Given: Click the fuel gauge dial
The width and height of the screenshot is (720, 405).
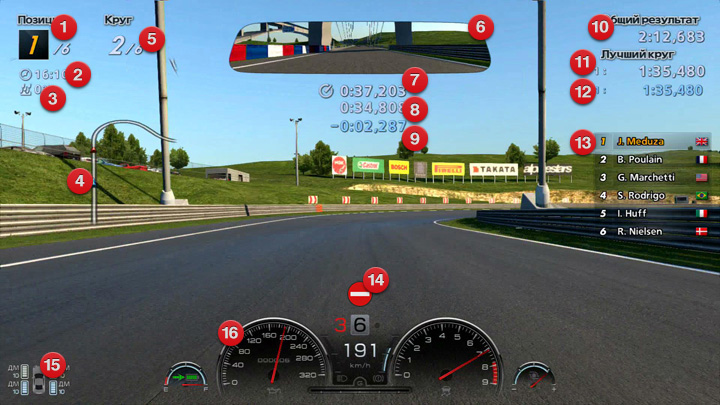Looking at the screenshot, I should coord(187,378).
